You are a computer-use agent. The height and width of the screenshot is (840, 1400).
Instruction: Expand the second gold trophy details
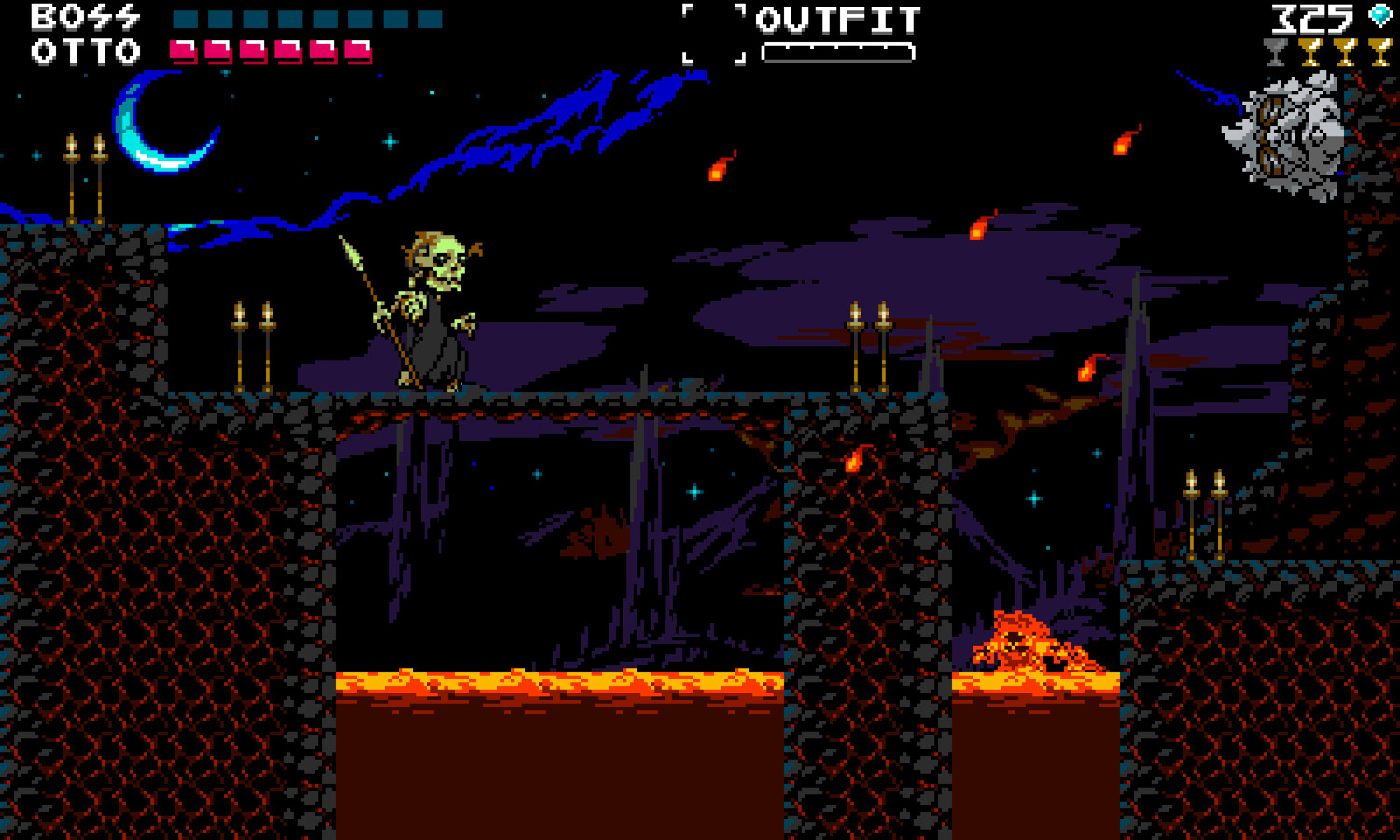[x=1346, y=51]
